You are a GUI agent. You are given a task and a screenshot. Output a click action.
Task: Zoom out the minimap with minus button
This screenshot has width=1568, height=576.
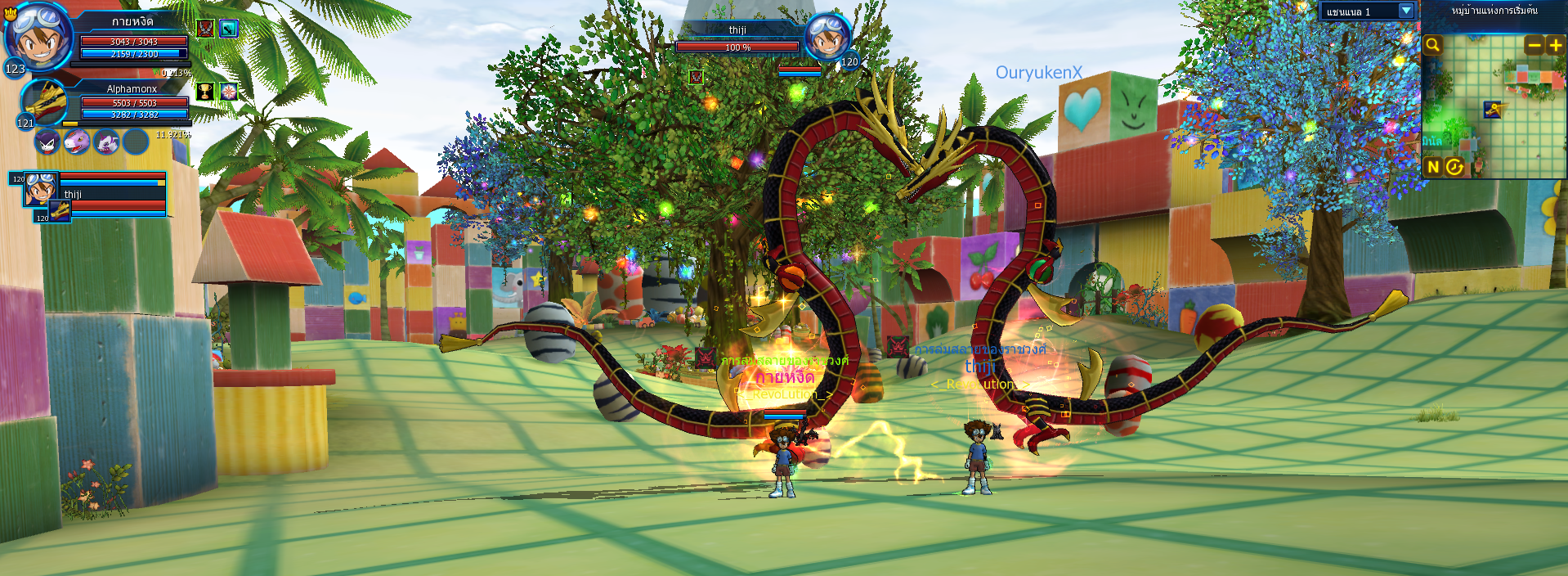(1534, 46)
